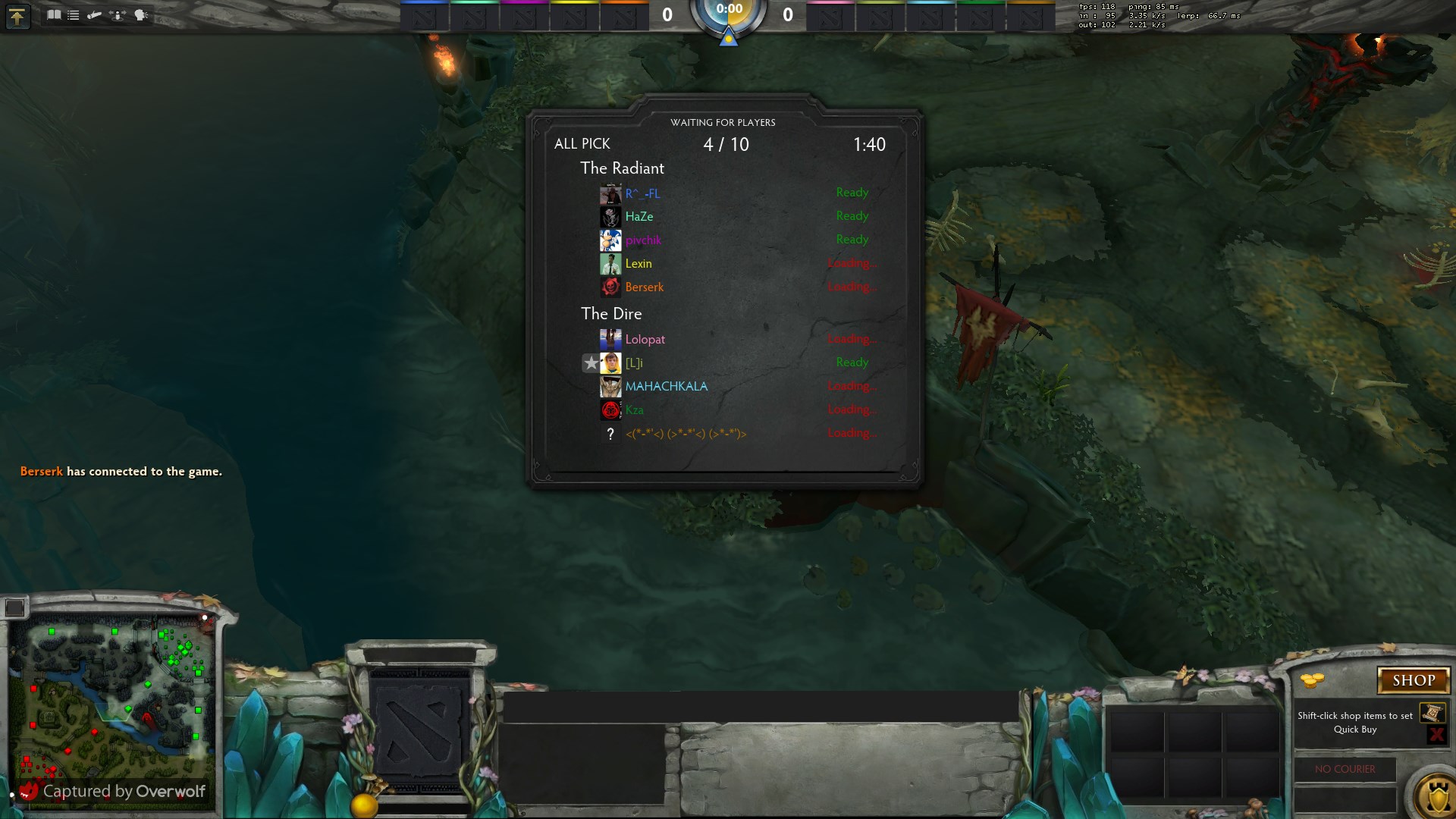1456x819 pixels.
Task: Open the Shop
Action: pyautogui.click(x=1413, y=680)
